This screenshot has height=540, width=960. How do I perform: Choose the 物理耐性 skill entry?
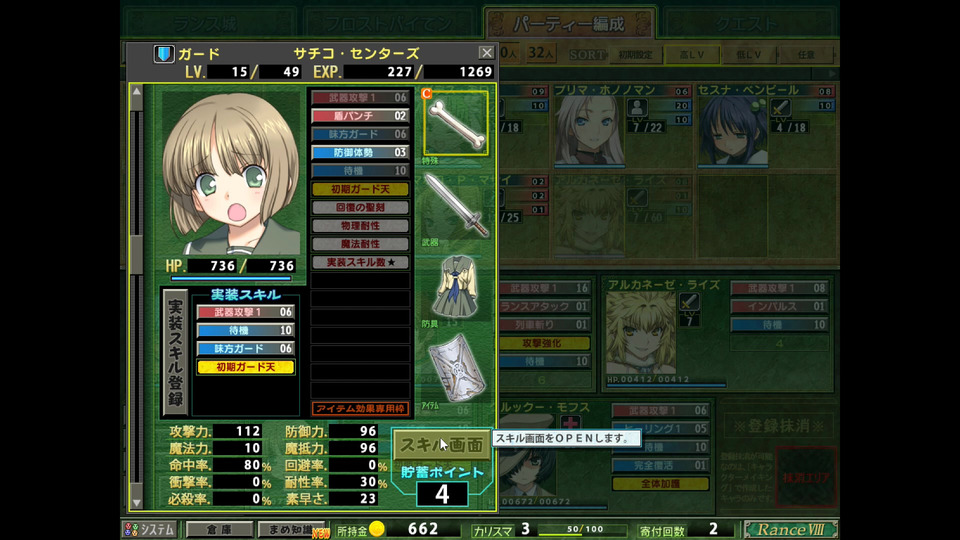pyautogui.click(x=360, y=225)
